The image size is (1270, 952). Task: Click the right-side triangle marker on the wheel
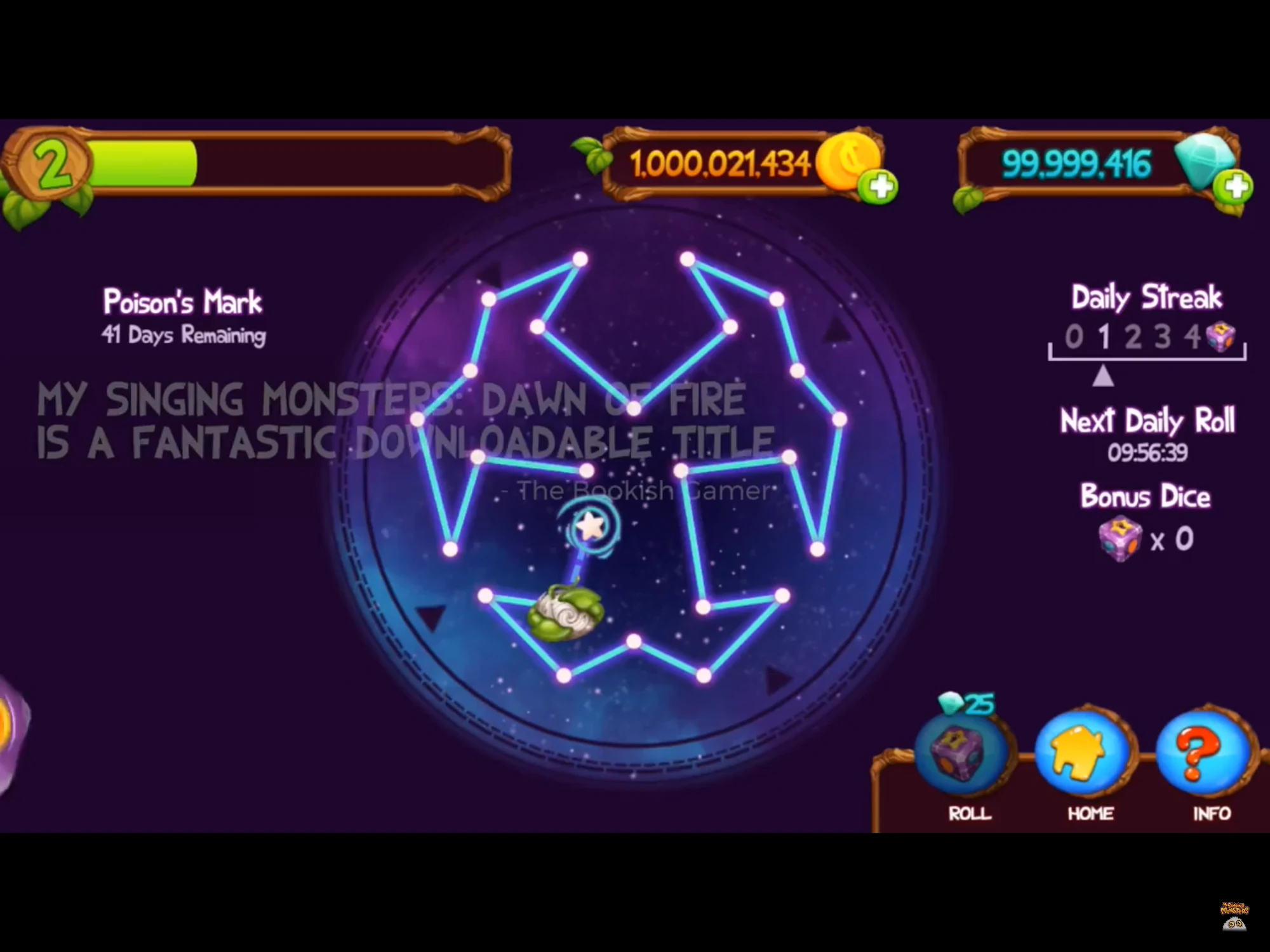pos(838,332)
